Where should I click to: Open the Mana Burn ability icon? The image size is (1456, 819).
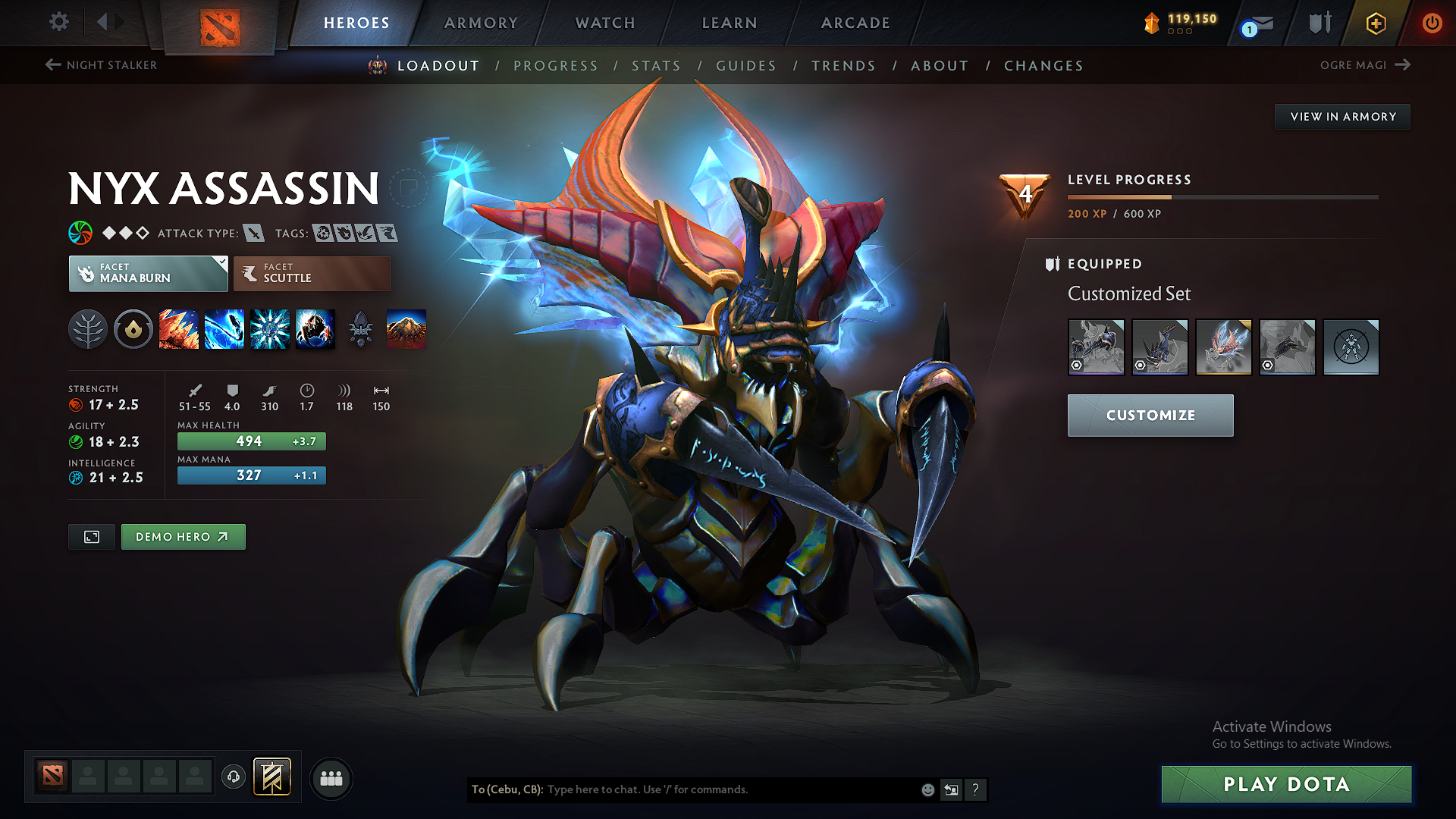(224, 329)
